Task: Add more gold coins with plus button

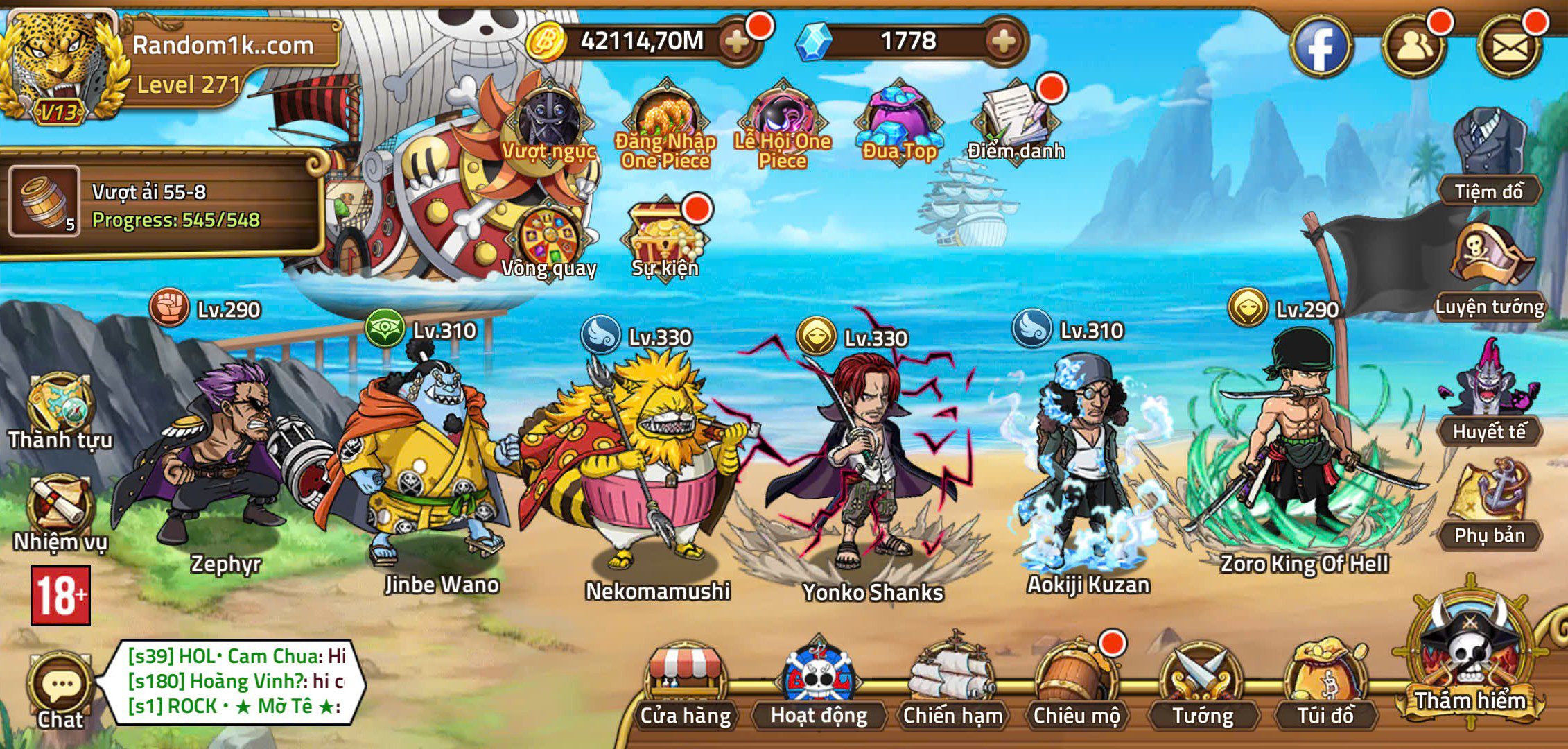Action: pyautogui.click(x=737, y=42)
